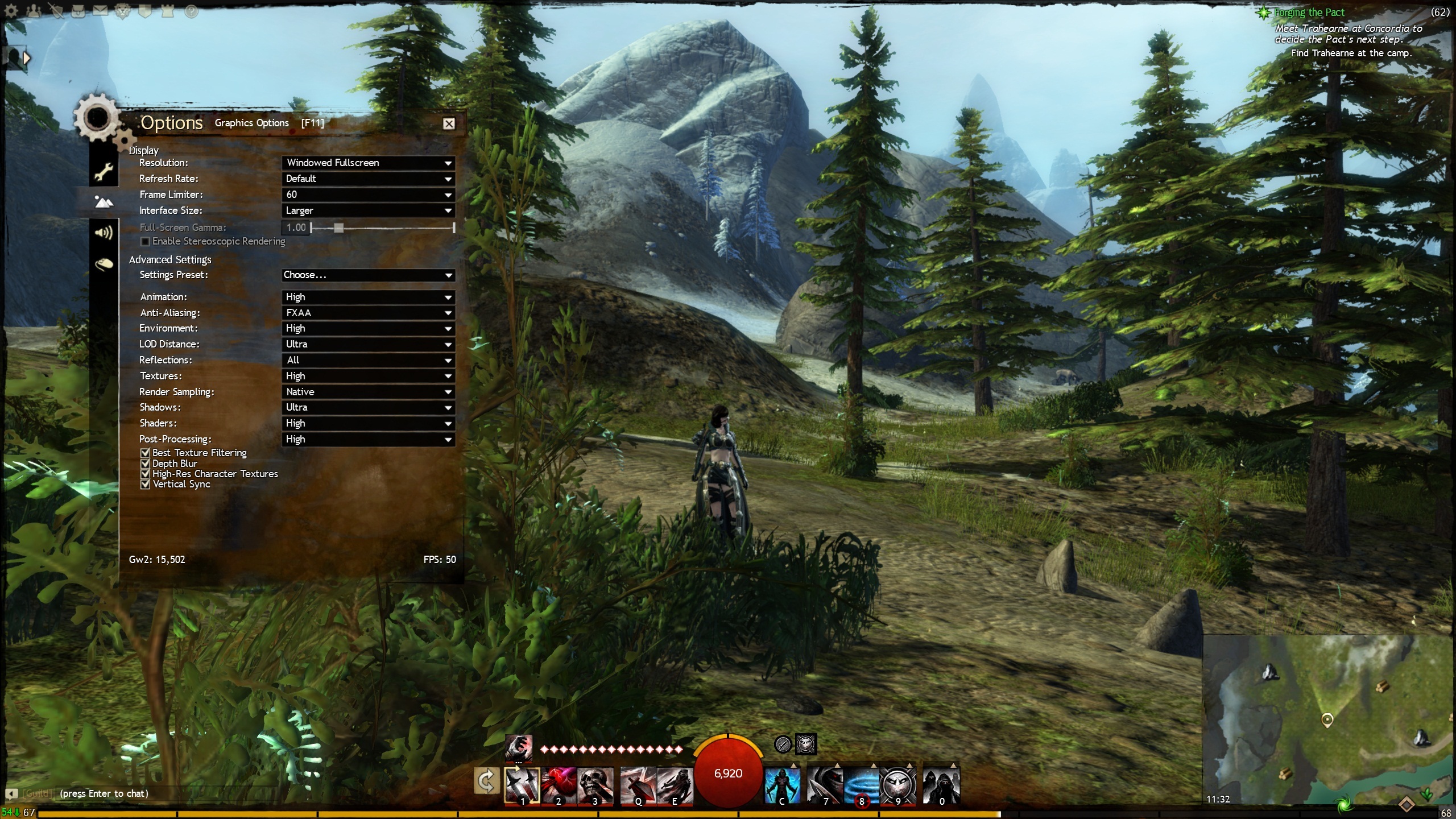The image size is (1456, 819).
Task: Close the Options window
Action: pos(449,123)
